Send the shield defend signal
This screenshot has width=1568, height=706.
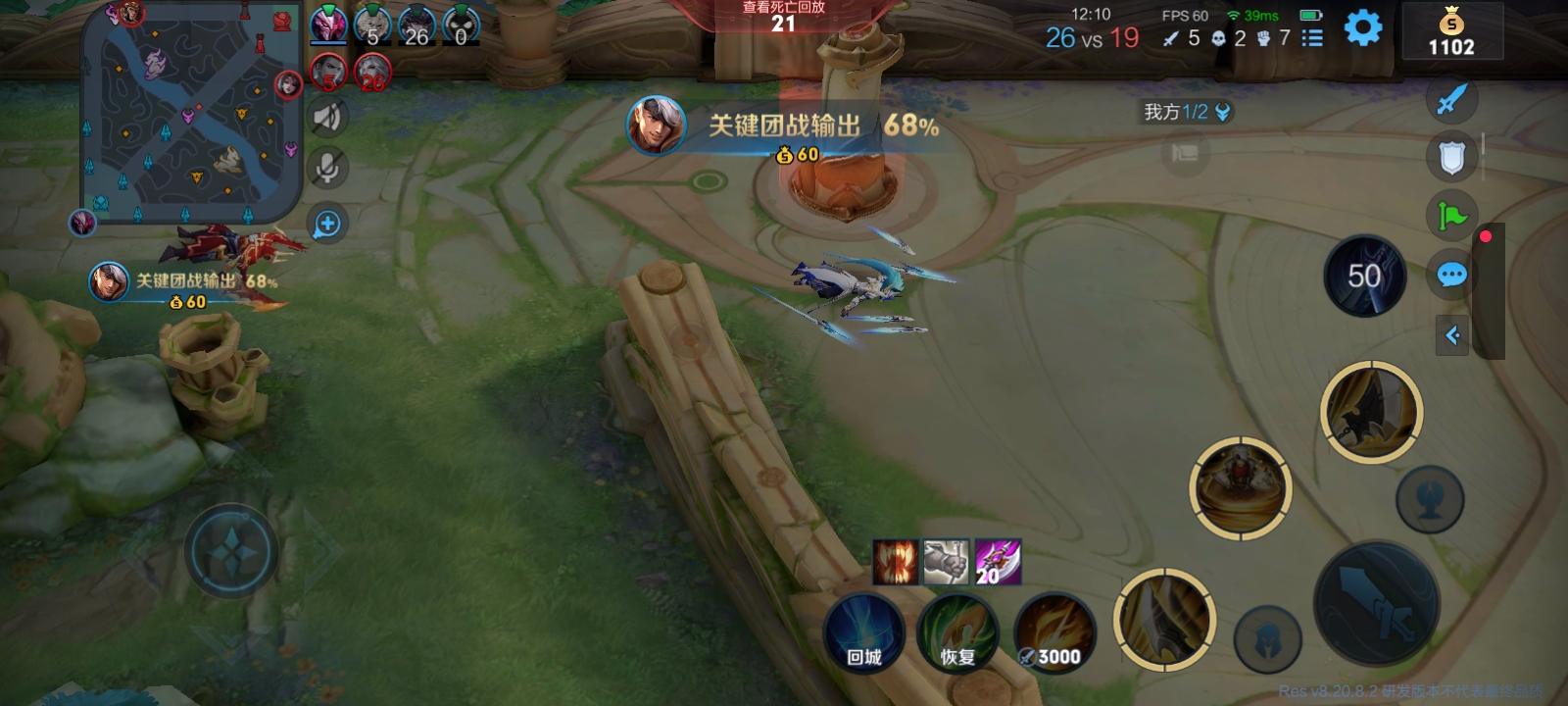point(1451,157)
